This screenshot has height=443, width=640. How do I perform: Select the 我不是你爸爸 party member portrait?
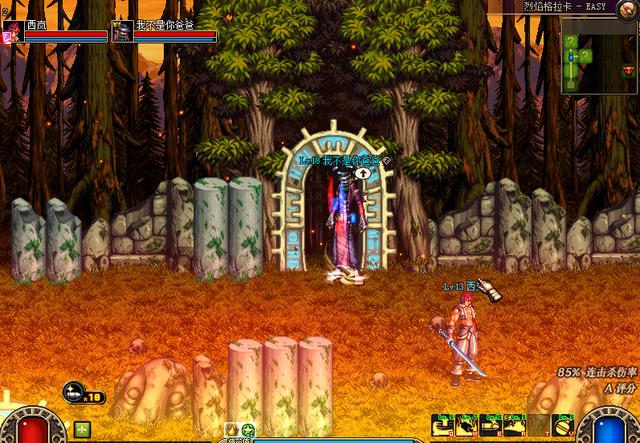pyautogui.click(x=121, y=30)
